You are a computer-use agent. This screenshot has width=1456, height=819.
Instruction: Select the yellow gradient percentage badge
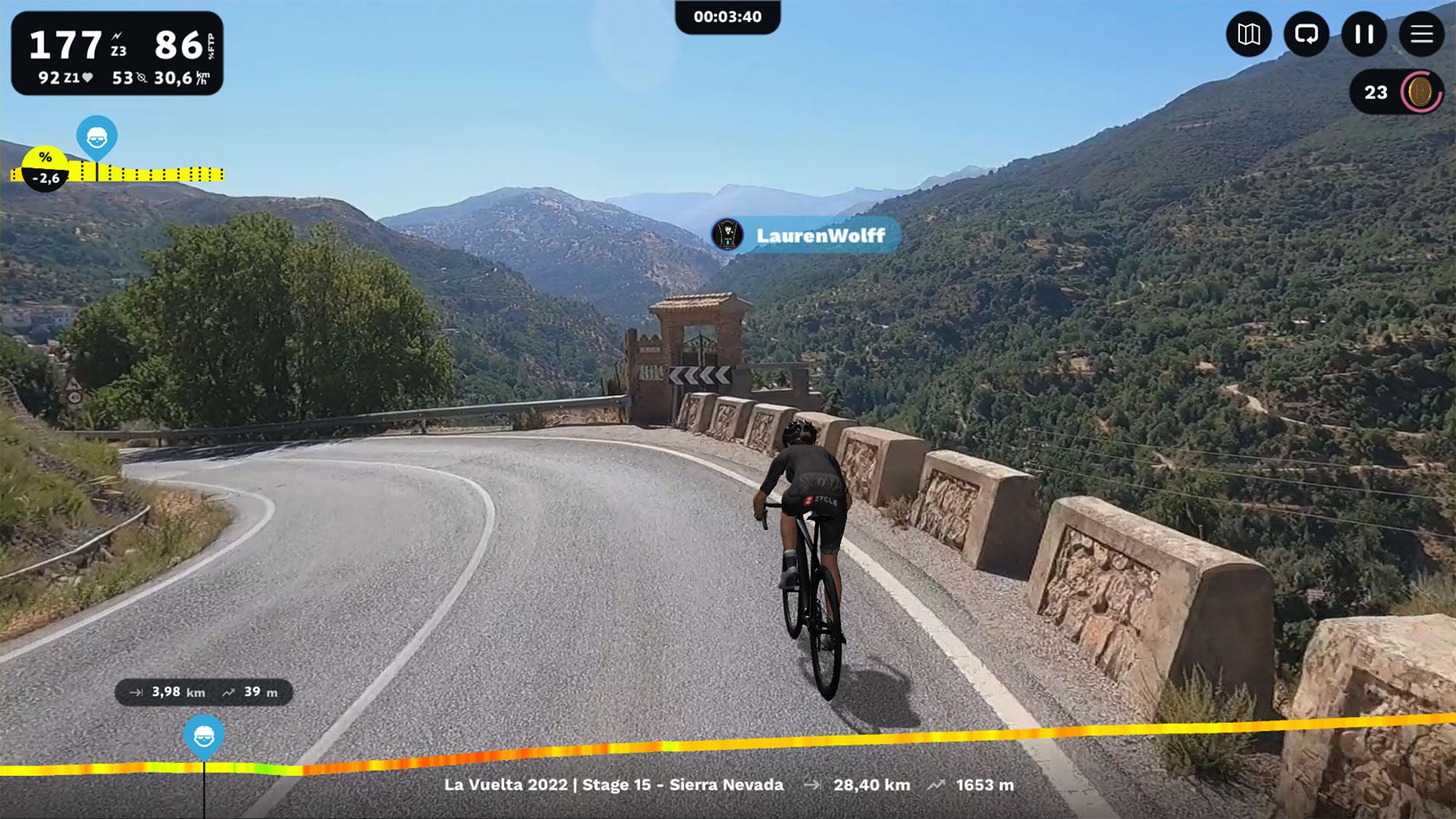point(45,167)
